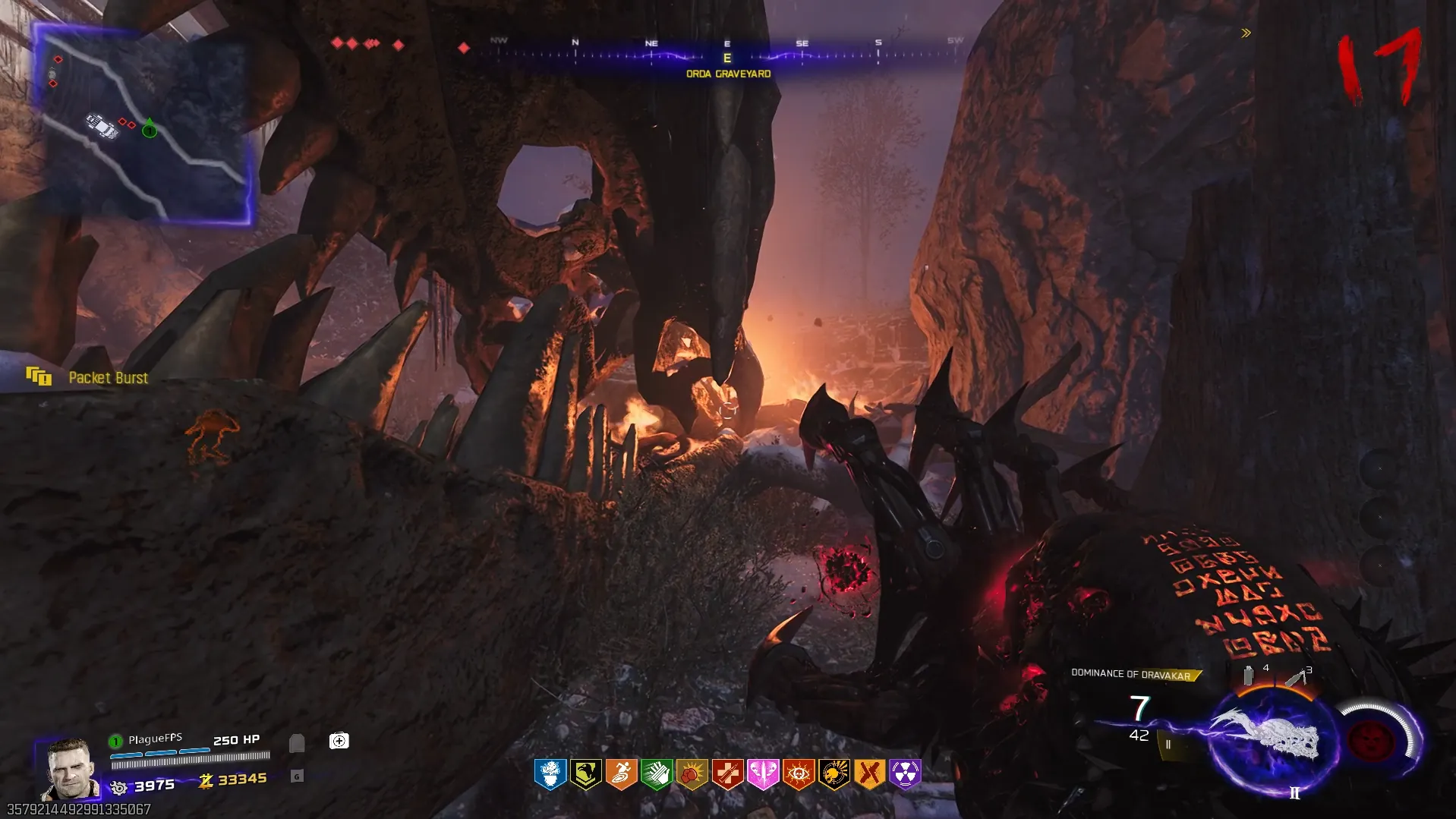Select the armor plate icon
The height and width of the screenshot is (819, 1456).
(x=297, y=742)
